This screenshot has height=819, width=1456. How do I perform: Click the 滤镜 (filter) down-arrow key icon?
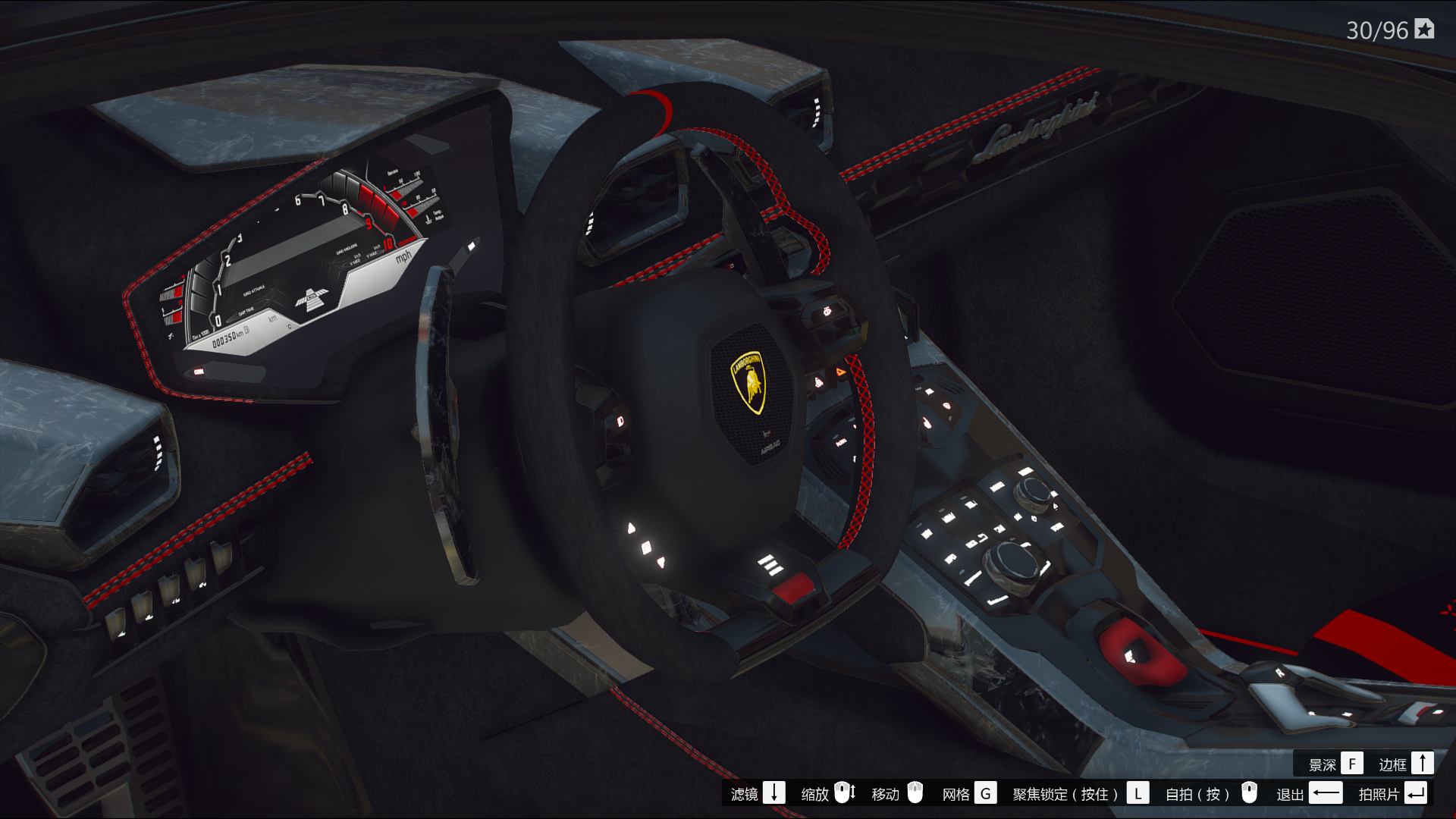pos(774,793)
